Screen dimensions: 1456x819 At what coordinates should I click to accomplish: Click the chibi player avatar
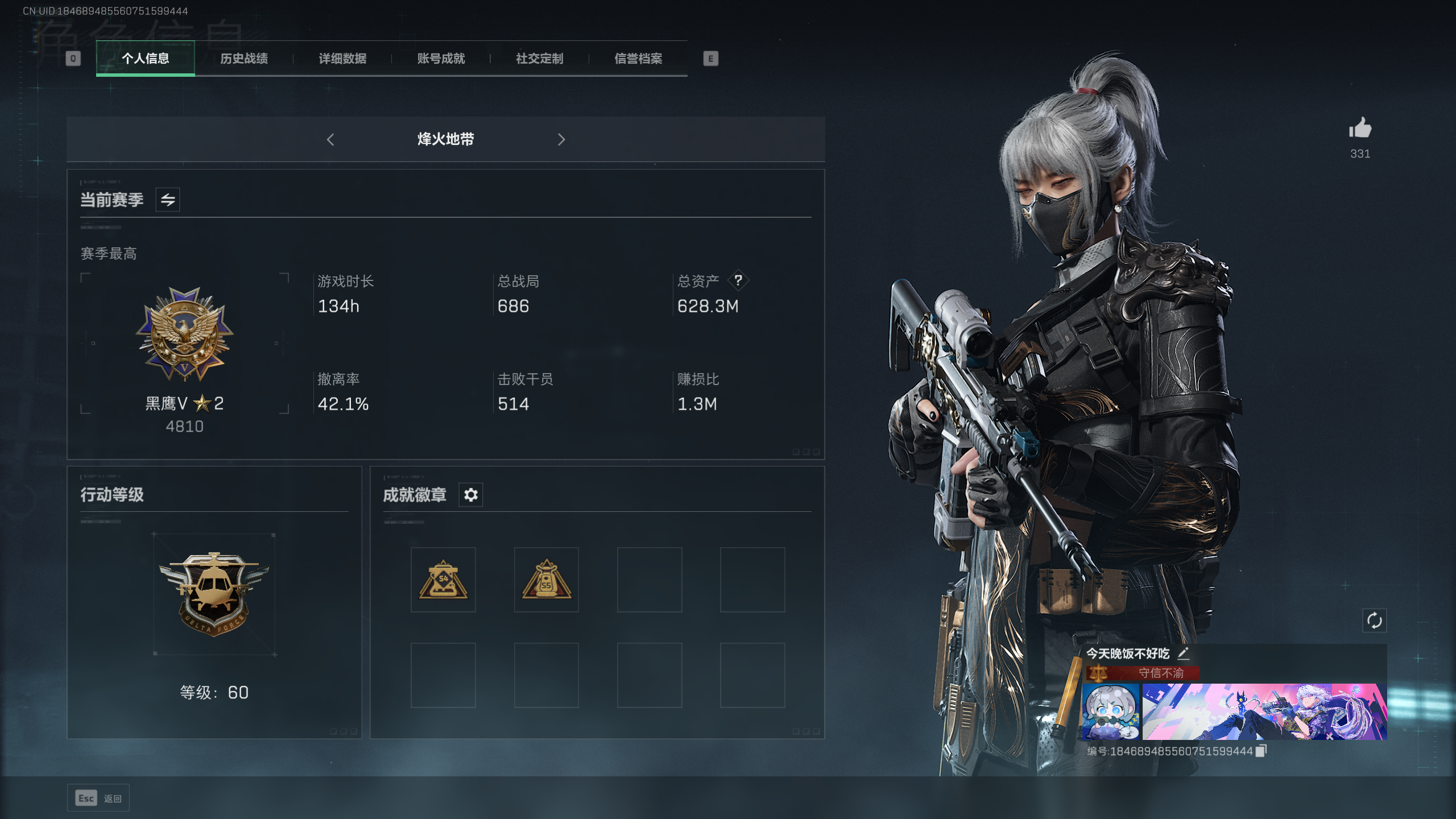point(1111,712)
